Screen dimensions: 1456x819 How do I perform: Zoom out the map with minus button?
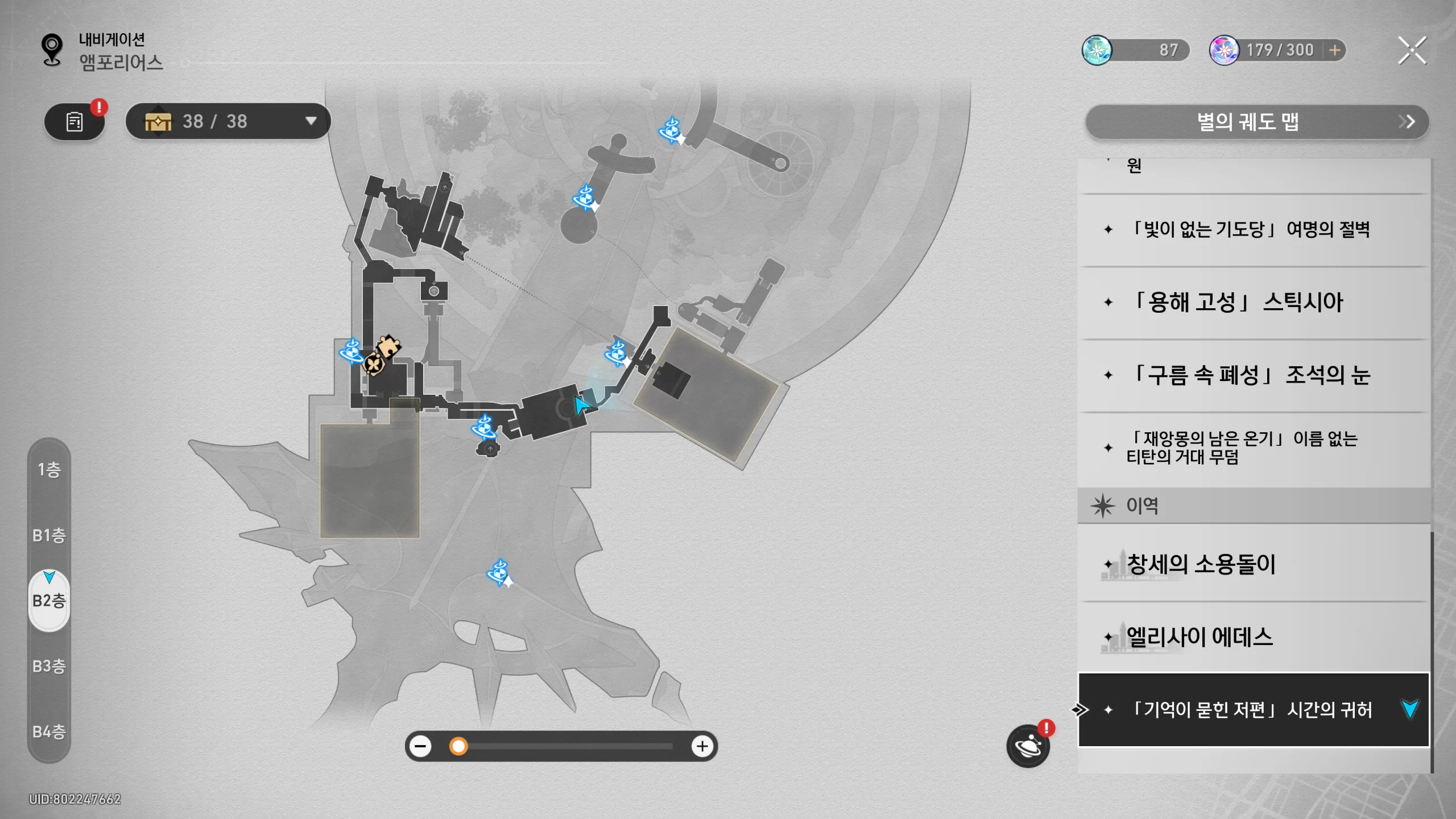(x=421, y=746)
